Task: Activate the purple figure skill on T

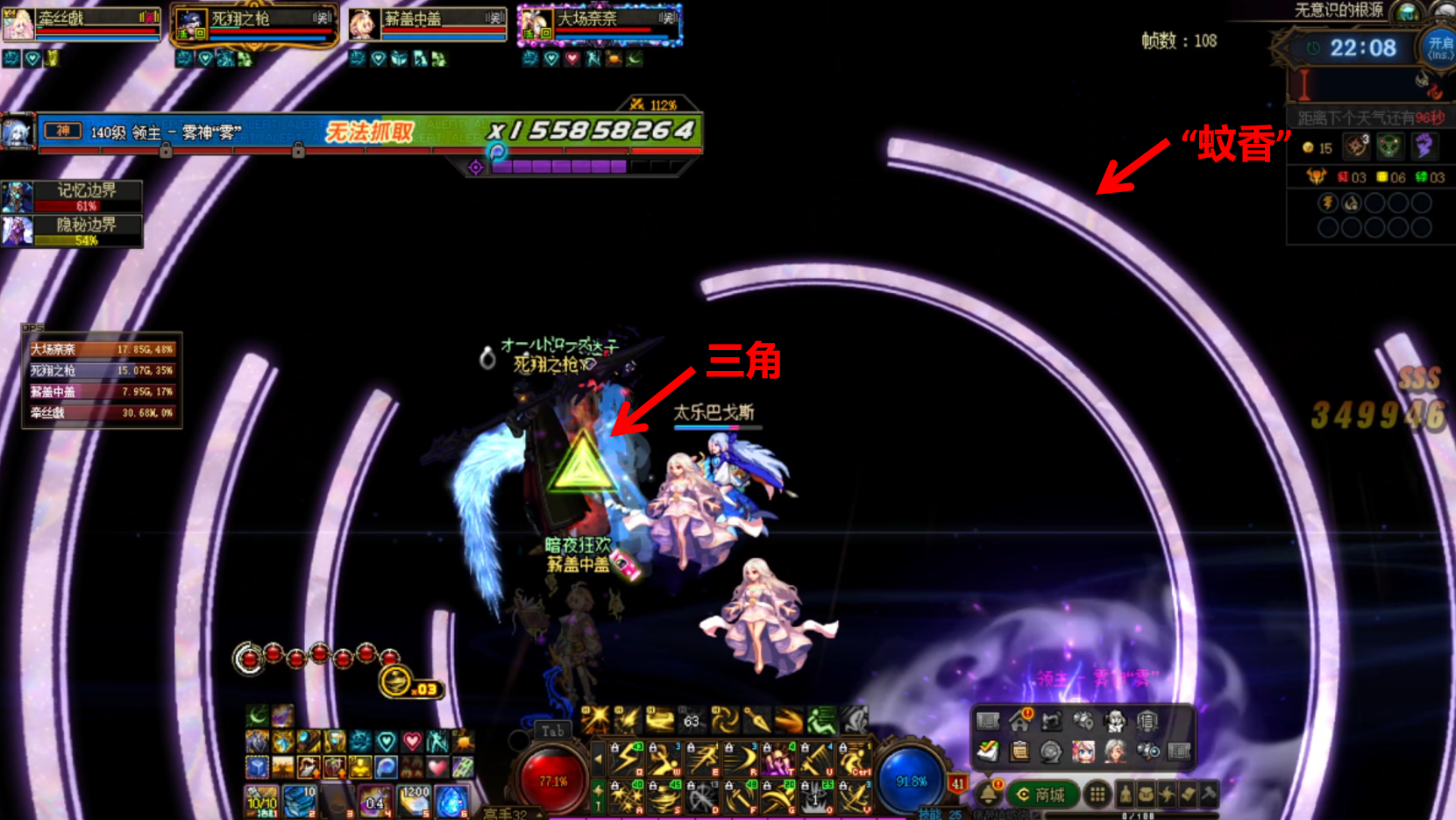Action: 778,759
